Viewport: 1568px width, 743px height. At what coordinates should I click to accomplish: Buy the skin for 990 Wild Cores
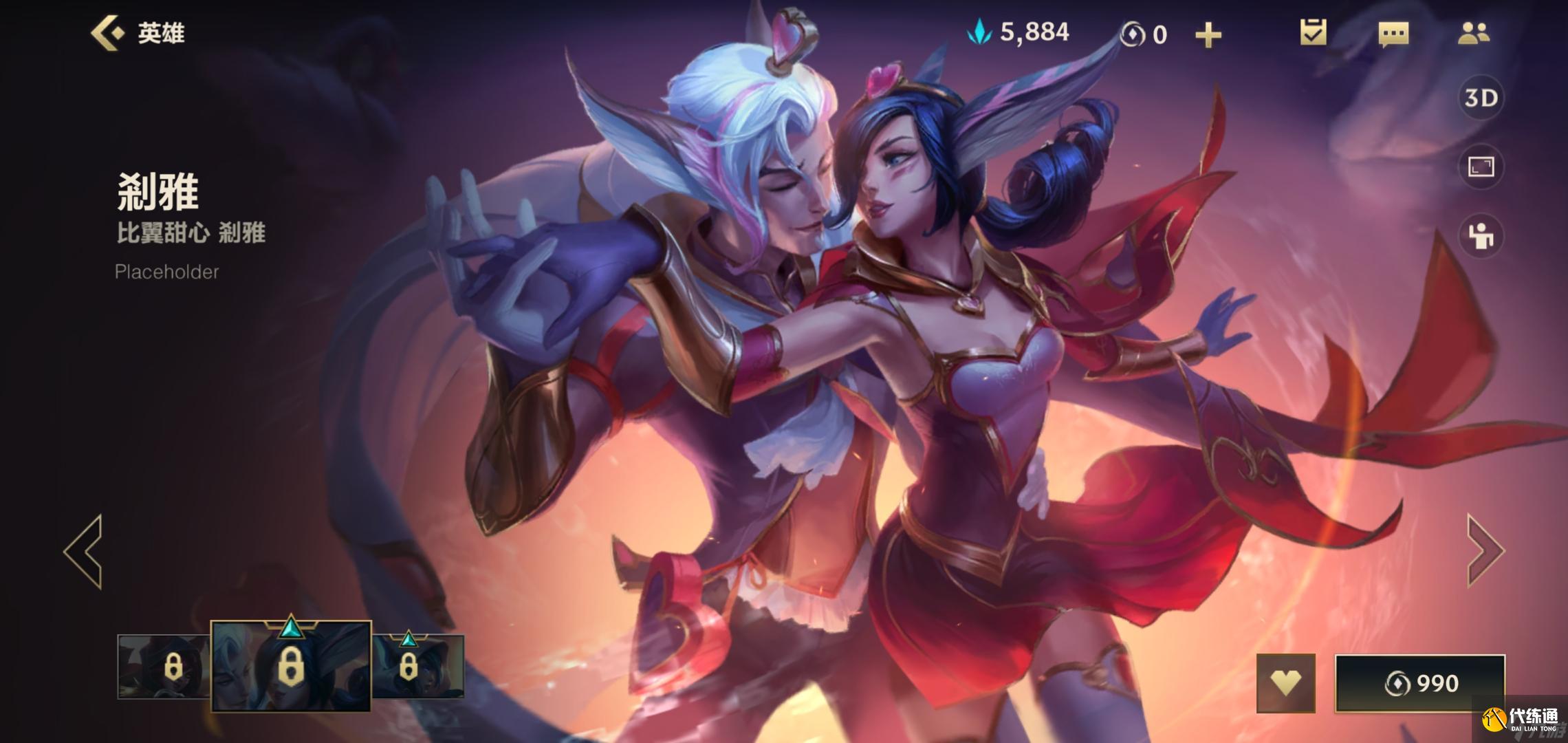1420,683
